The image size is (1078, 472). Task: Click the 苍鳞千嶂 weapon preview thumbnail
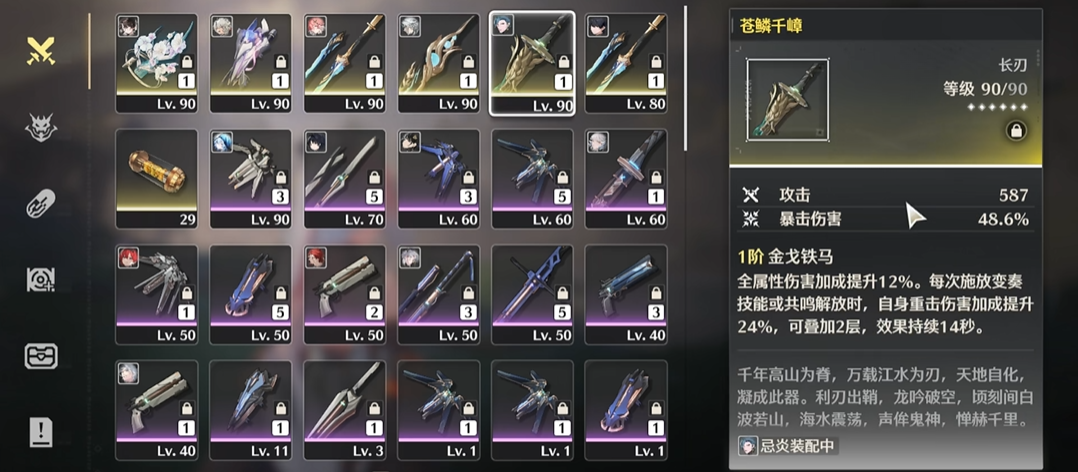pyautogui.click(x=786, y=99)
